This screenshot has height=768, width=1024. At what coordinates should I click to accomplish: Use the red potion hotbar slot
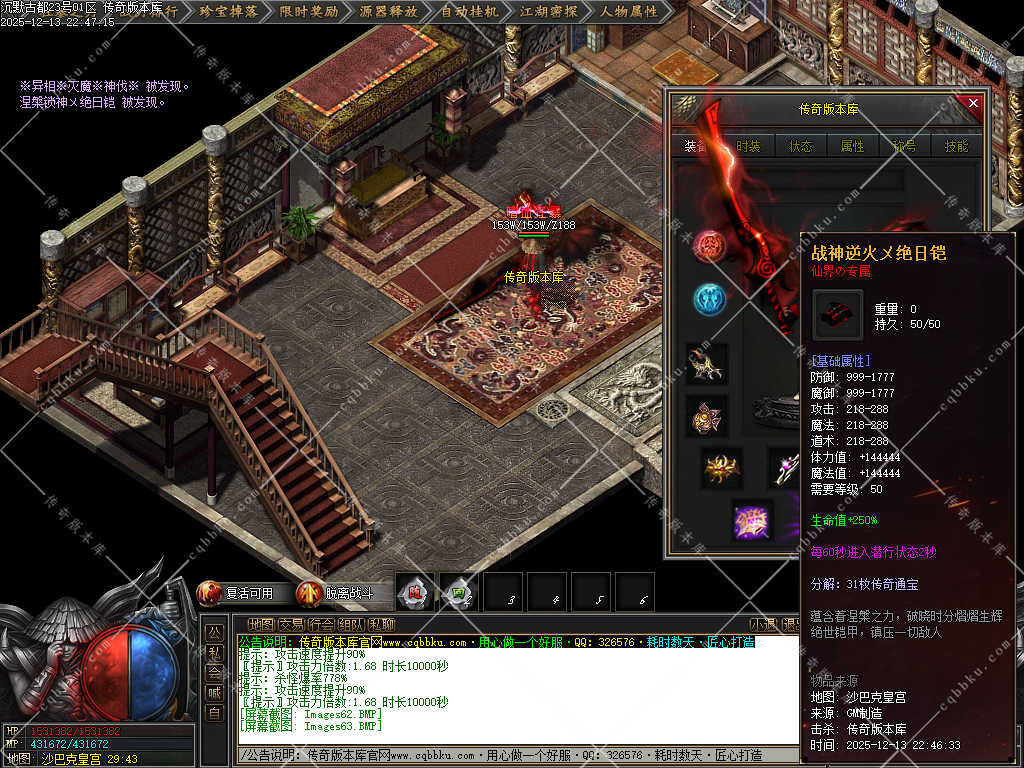click(x=415, y=592)
